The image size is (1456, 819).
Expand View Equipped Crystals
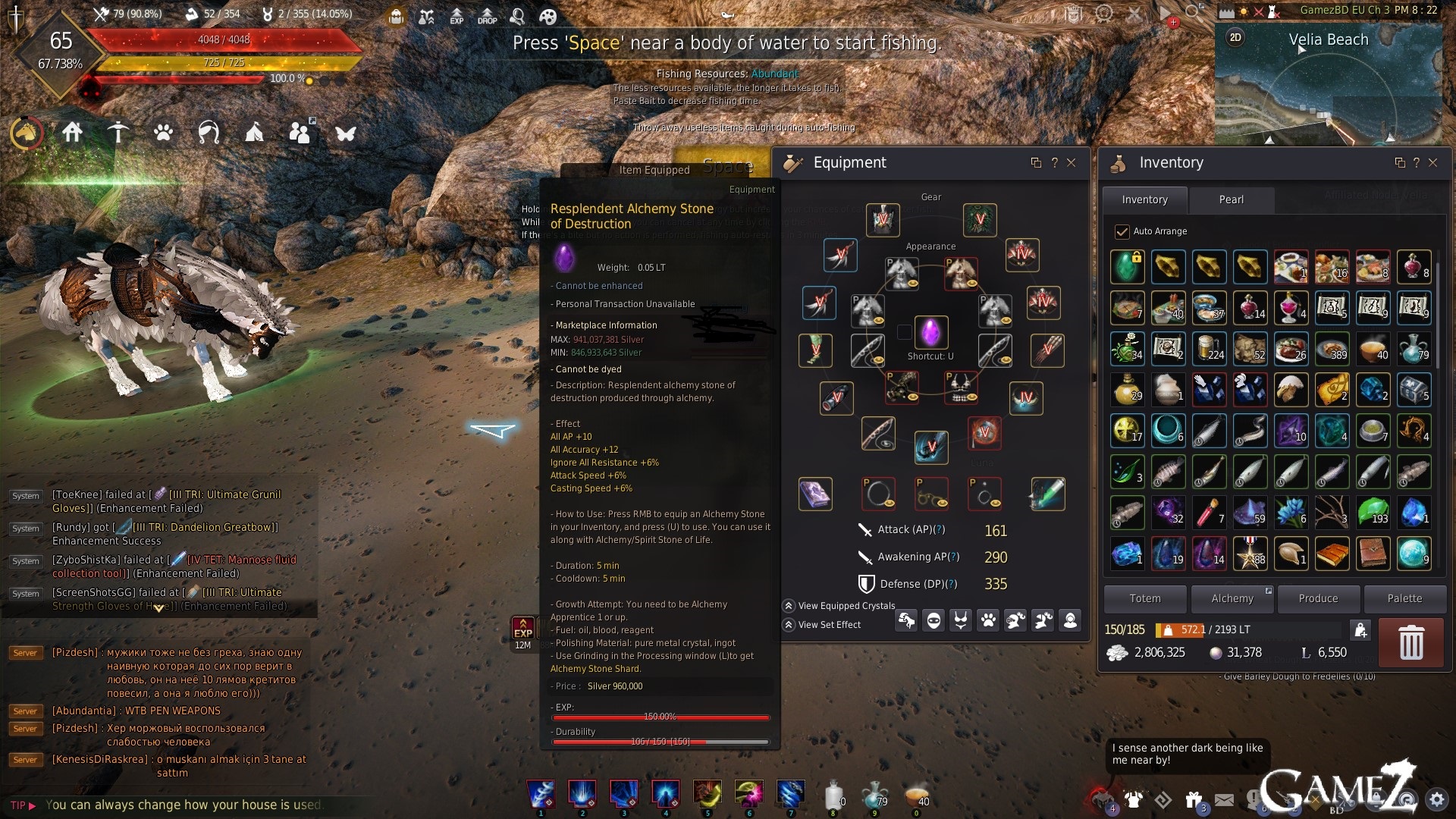pyautogui.click(x=789, y=606)
